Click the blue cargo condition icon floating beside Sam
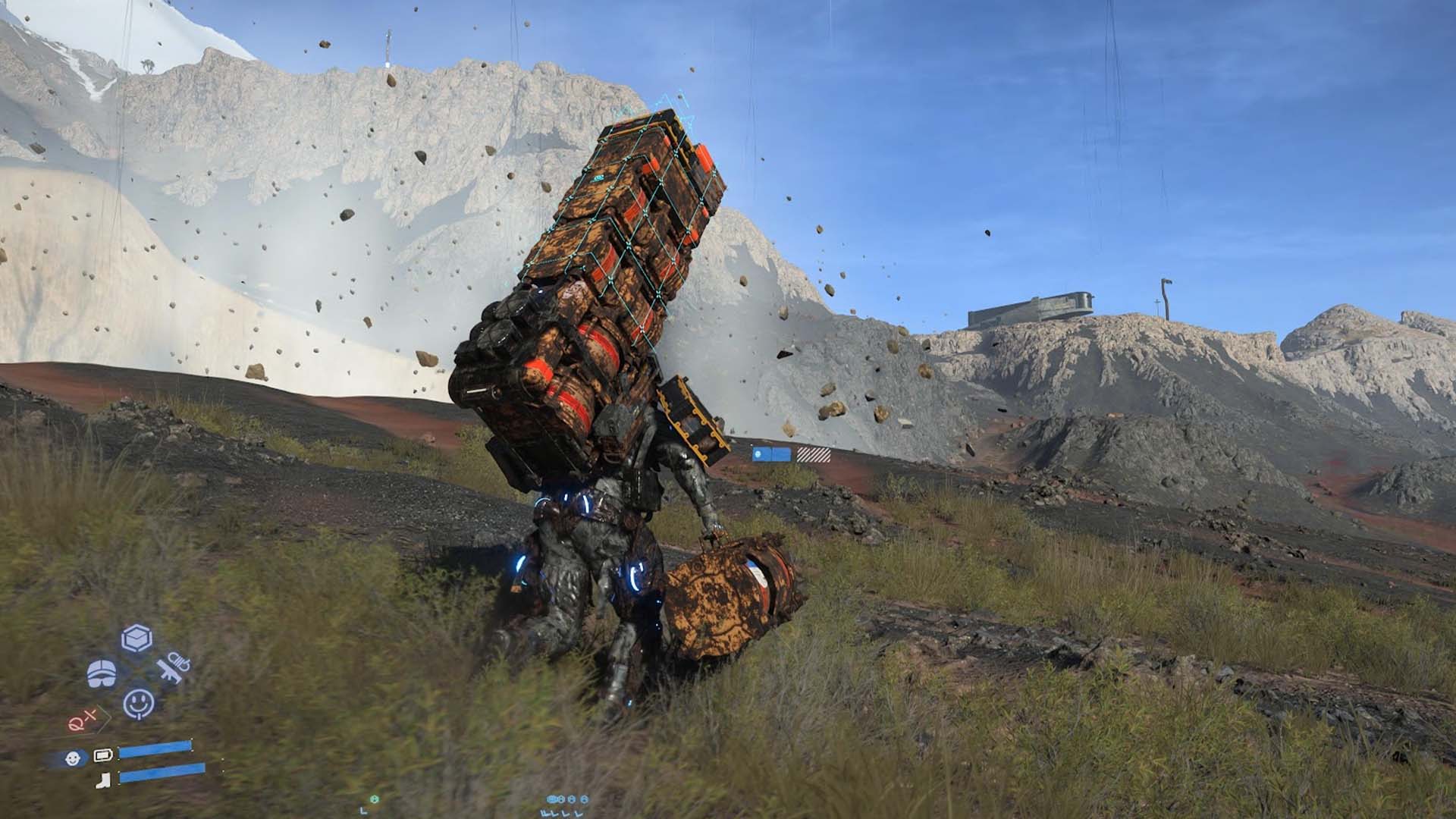Viewport: 1456px width, 819px height. coord(758,454)
